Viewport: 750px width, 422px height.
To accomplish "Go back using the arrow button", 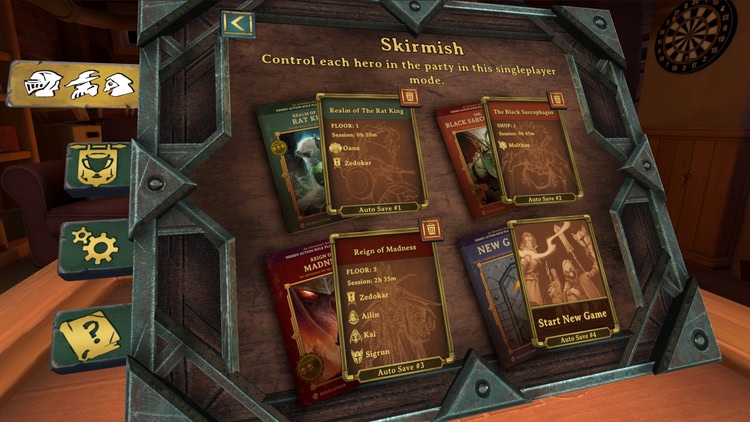I will click(236, 23).
